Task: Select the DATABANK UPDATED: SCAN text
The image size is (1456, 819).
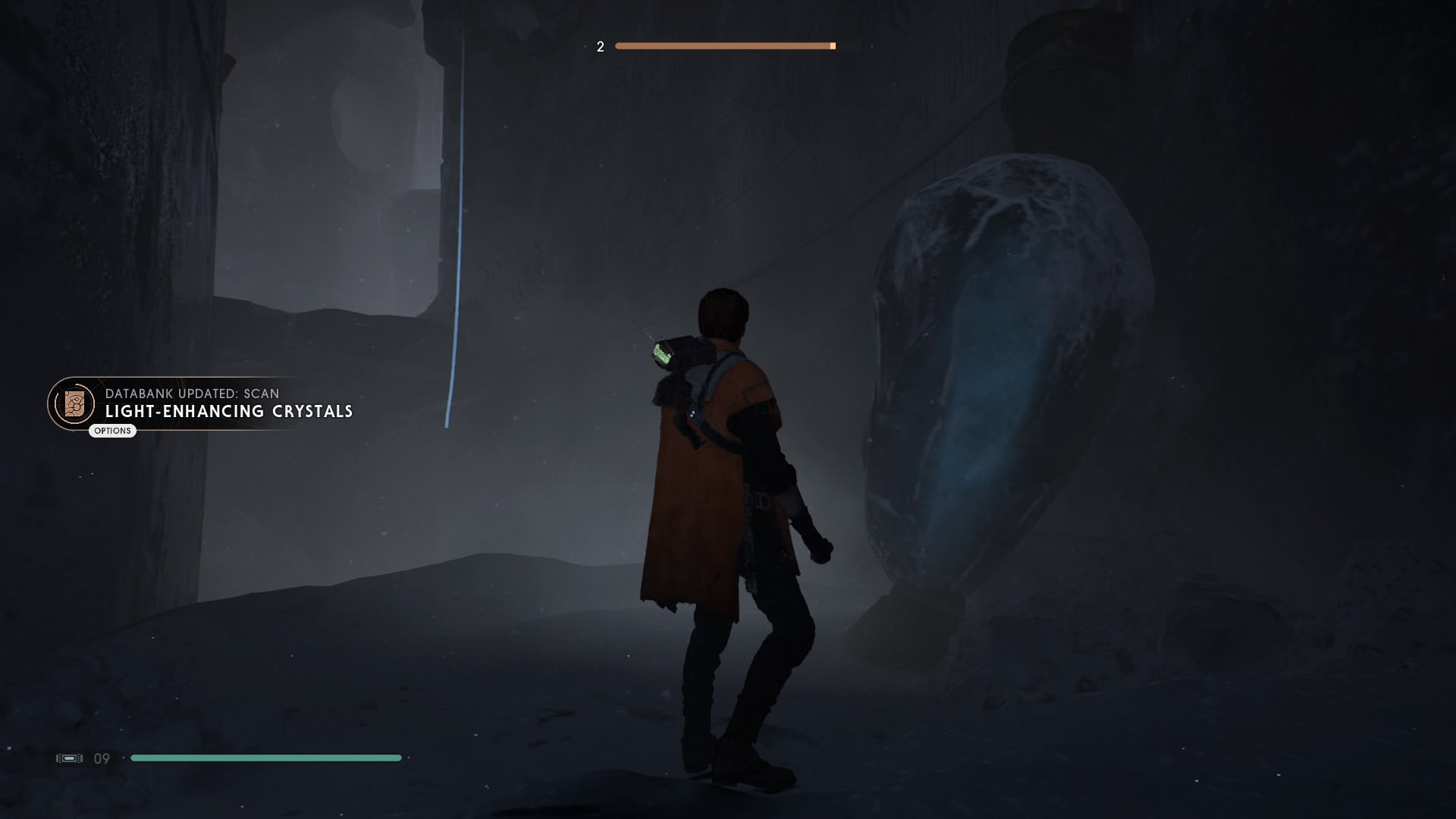Action: click(x=192, y=394)
